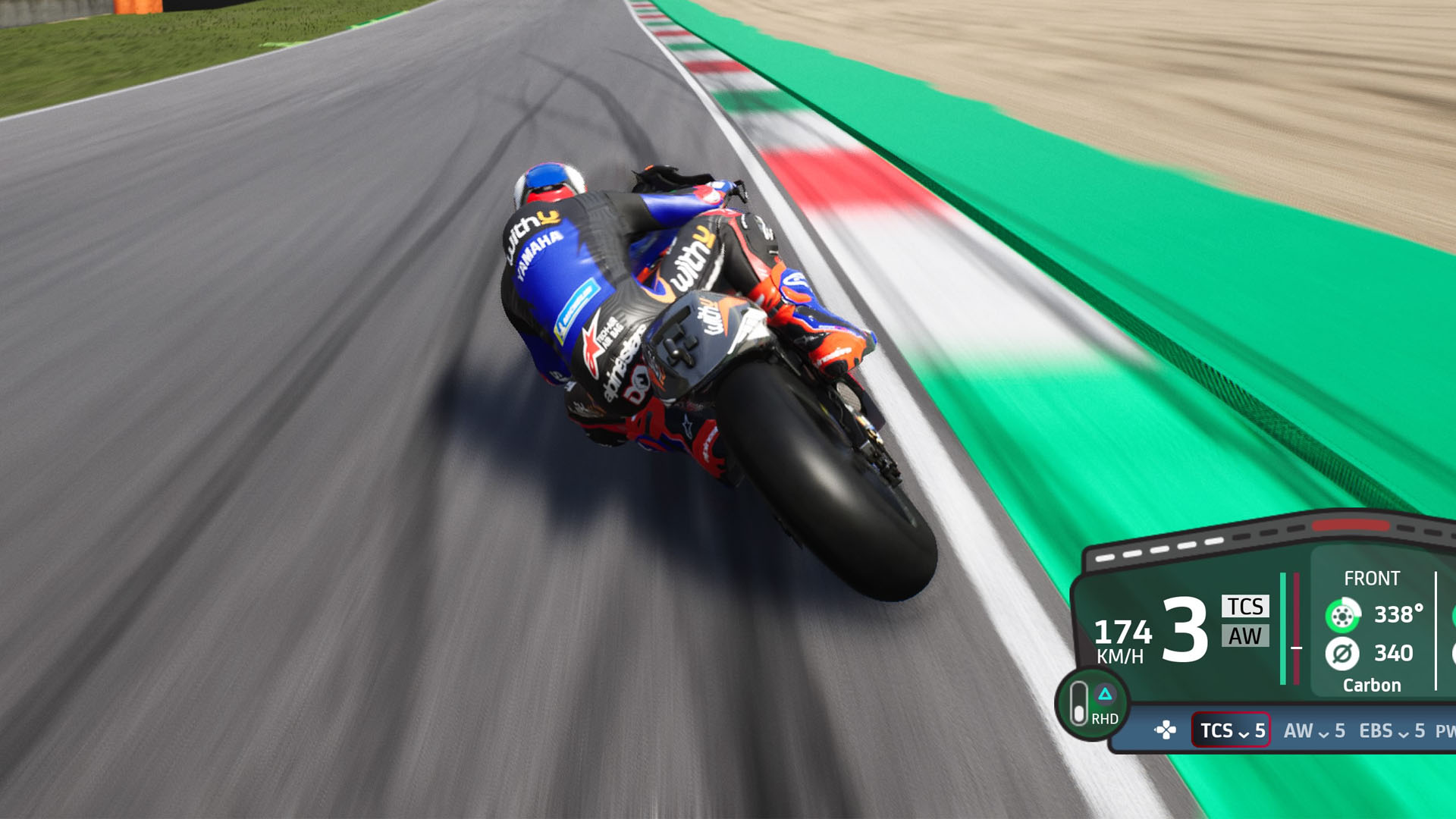The width and height of the screenshot is (1456, 819).
Task: Select the FRONT section of the dashboard
Action: (x=1373, y=578)
